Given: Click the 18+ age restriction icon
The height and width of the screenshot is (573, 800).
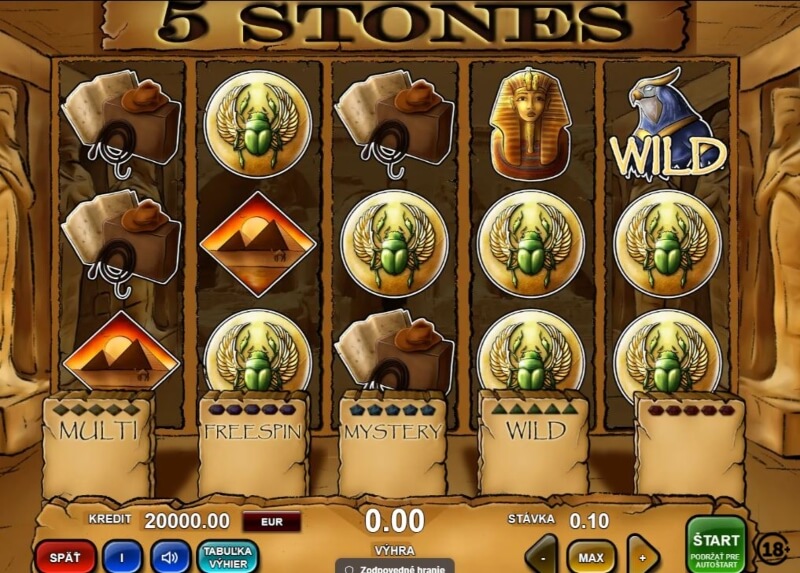Looking at the screenshot, I should 772,547.
